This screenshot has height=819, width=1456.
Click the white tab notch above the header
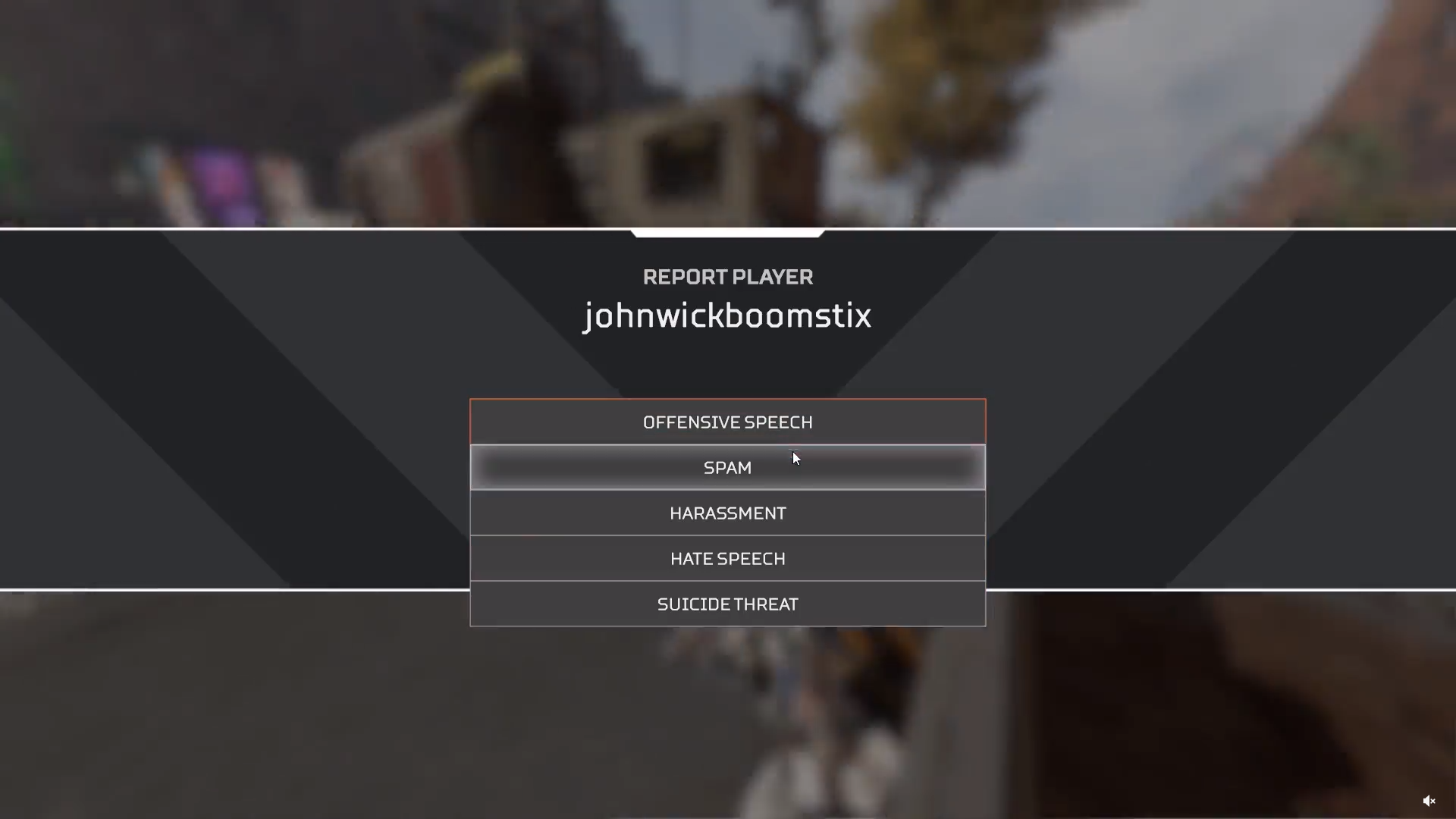(x=727, y=231)
